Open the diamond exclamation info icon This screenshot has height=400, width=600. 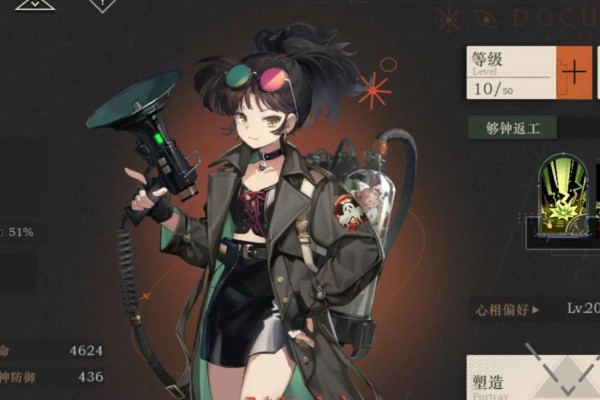(x=101, y=4)
